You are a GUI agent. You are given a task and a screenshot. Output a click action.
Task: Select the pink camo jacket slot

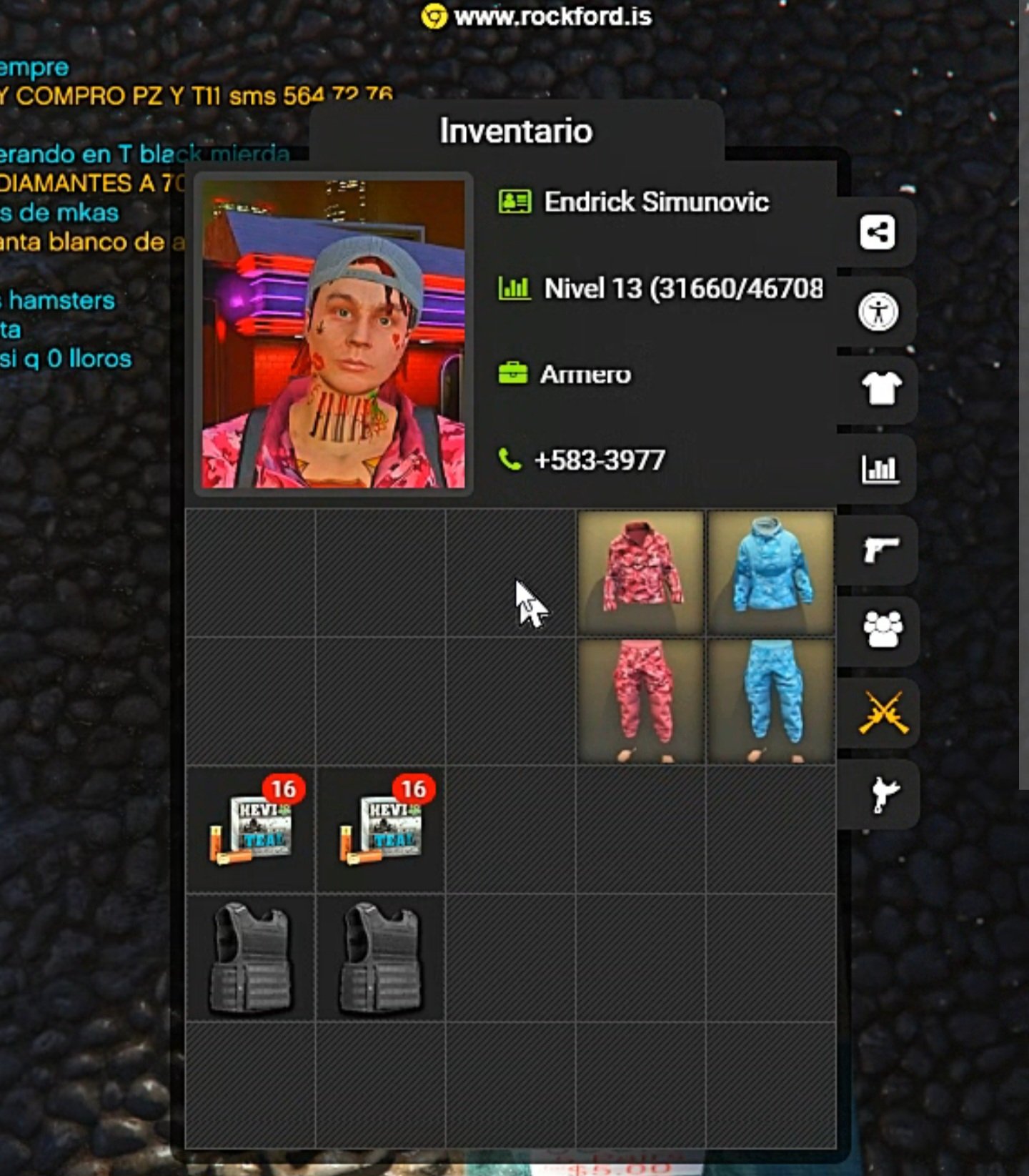point(641,572)
